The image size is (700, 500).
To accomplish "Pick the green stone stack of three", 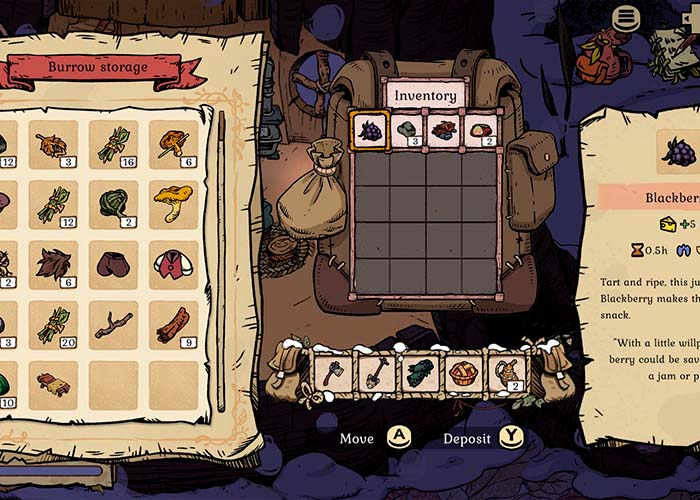I will coord(408,131).
